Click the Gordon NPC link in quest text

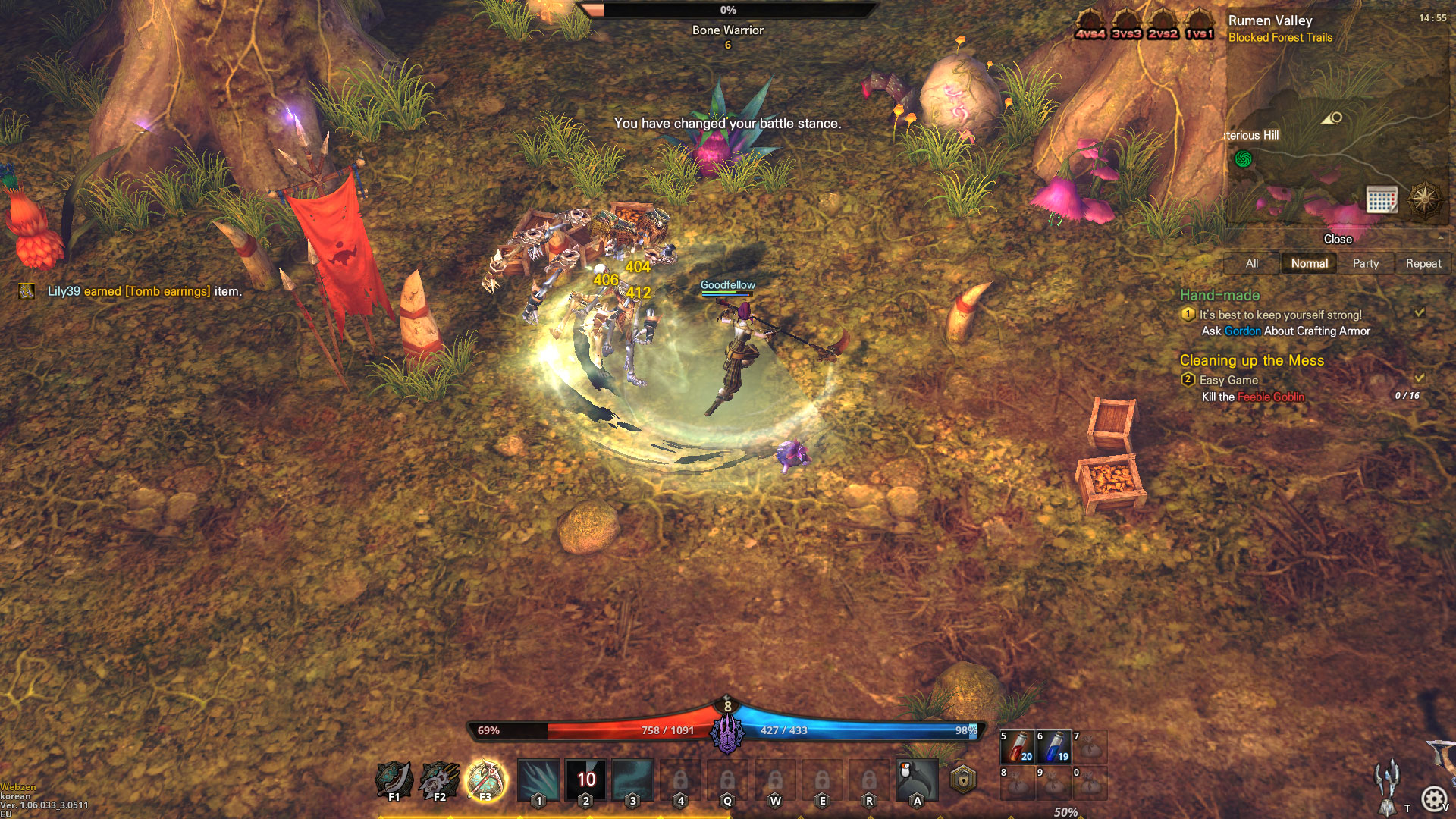(x=1242, y=331)
